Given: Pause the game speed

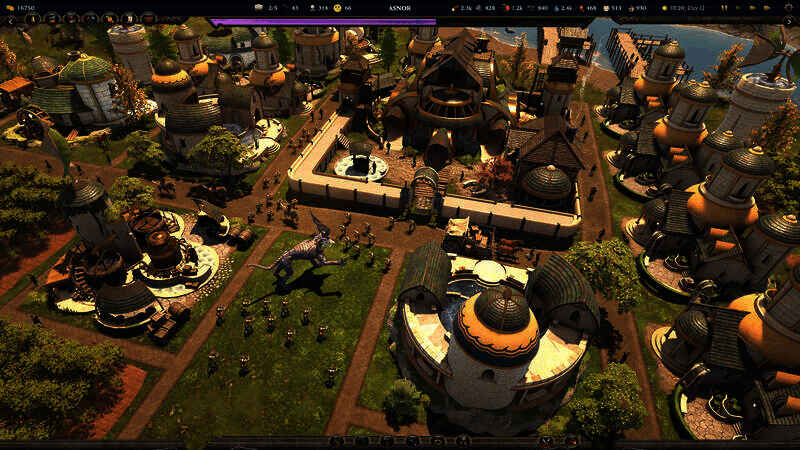Looking at the screenshot, I should pos(723,8).
